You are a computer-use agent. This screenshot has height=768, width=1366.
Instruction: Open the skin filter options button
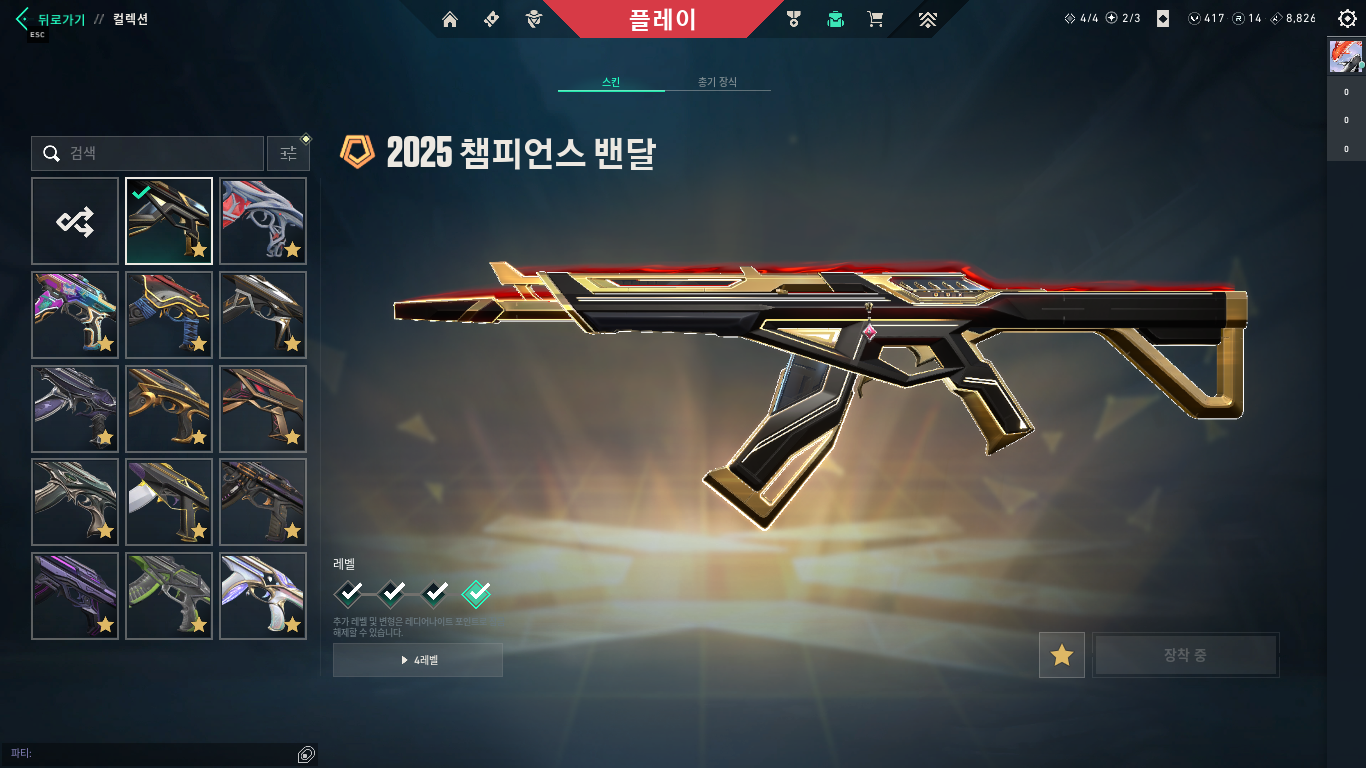[x=288, y=154]
